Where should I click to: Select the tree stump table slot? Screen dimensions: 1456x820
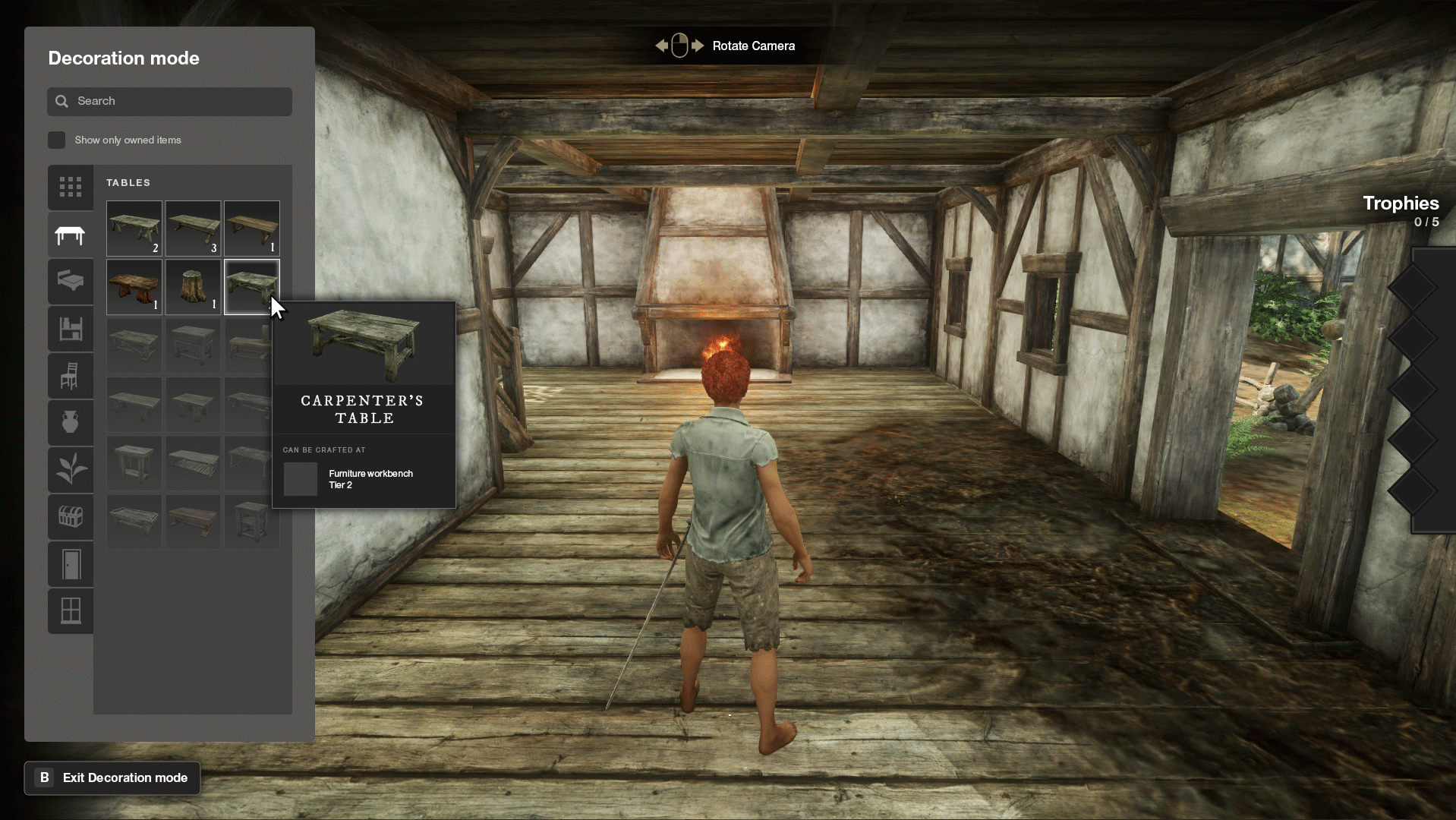pyautogui.click(x=193, y=287)
